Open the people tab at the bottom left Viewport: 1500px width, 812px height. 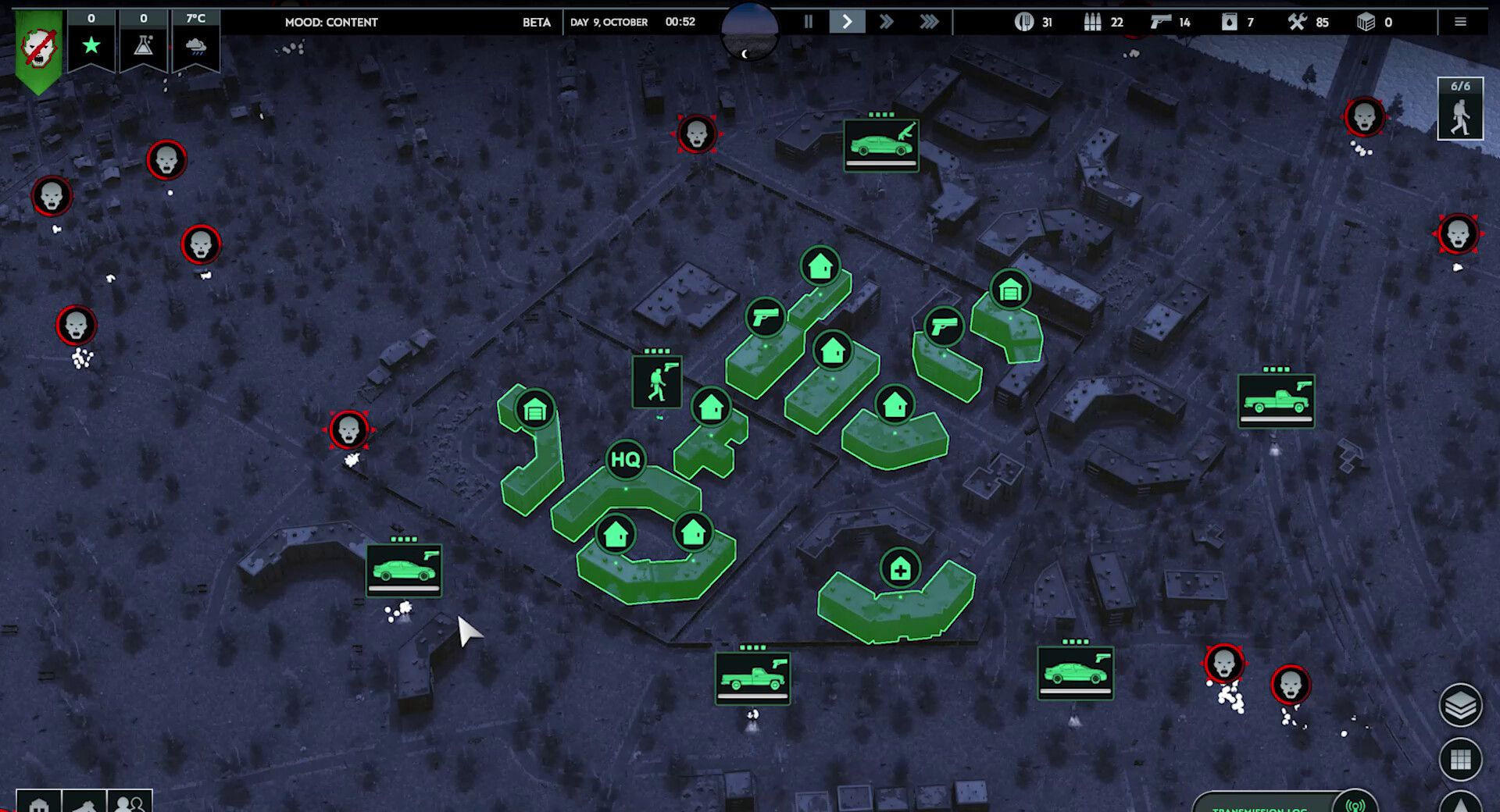pos(130,802)
